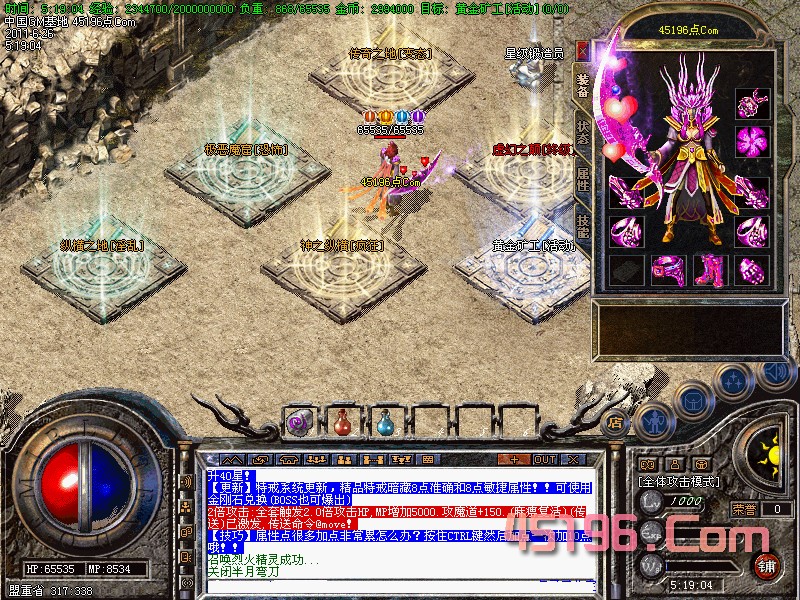Image resolution: width=800 pixels, height=600 pixels.
Task: Click the OUT button above chat
Action: click(x=544, y=460)
